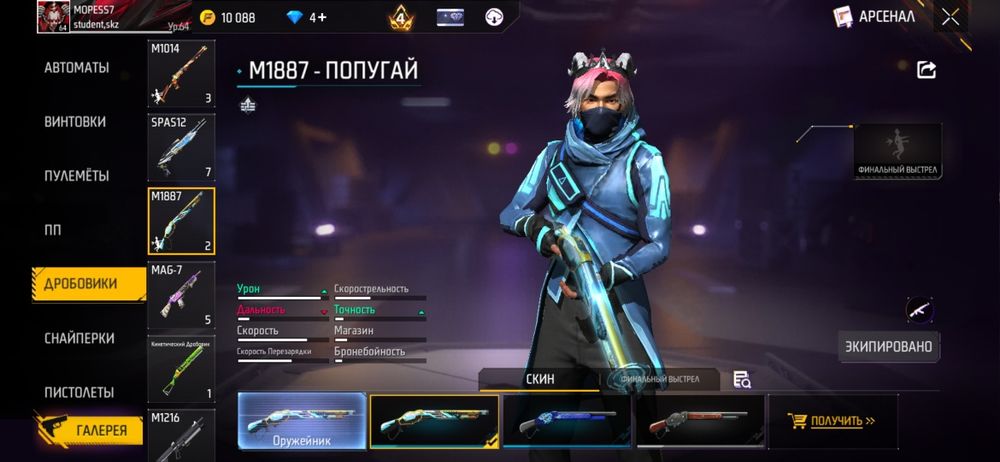Select the MAG-7 weapon thumbnail
Viewport: 1000px width, 462px height.
181,295
